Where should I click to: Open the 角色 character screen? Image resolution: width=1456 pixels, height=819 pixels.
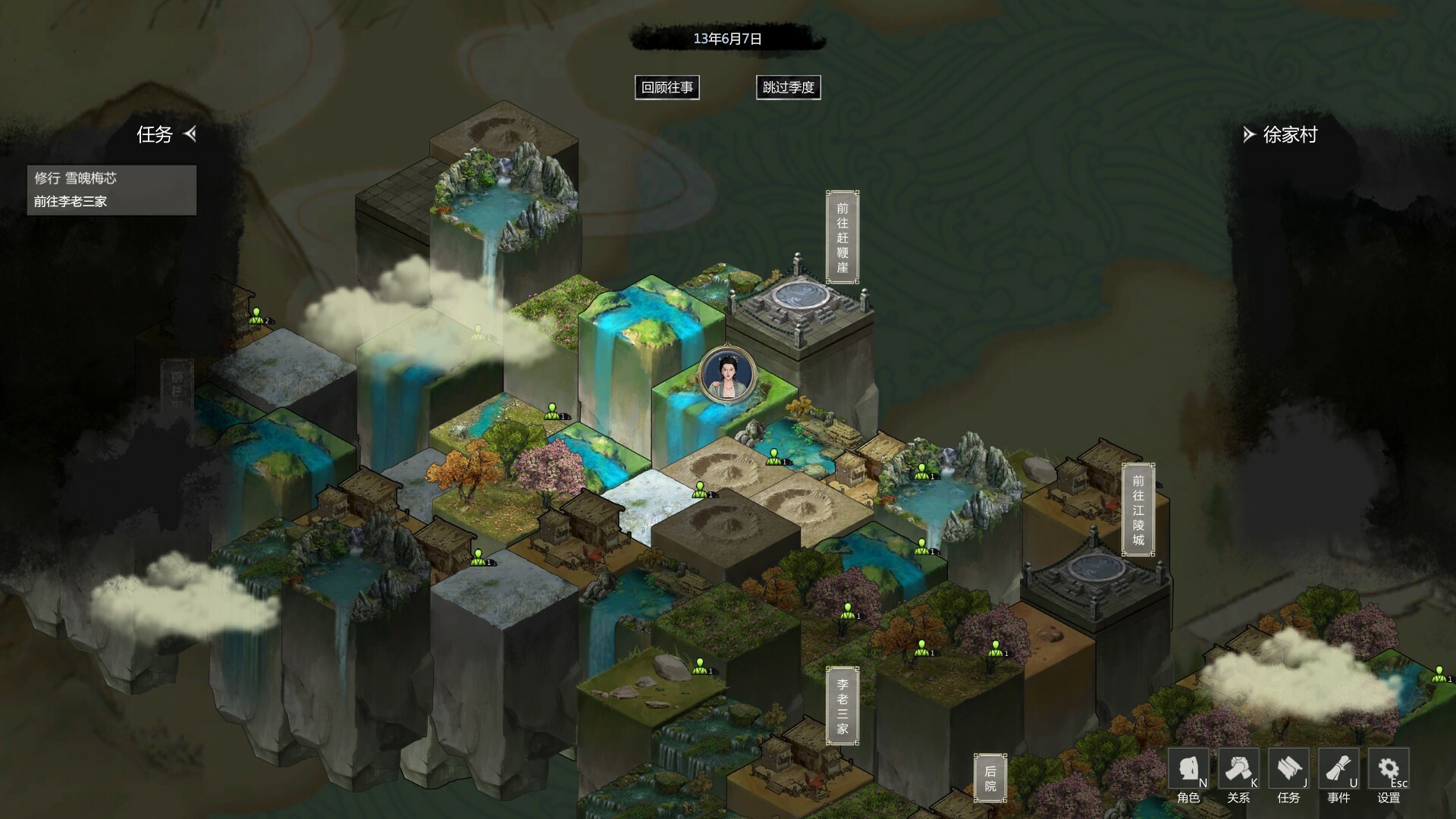click(1188, 775)
